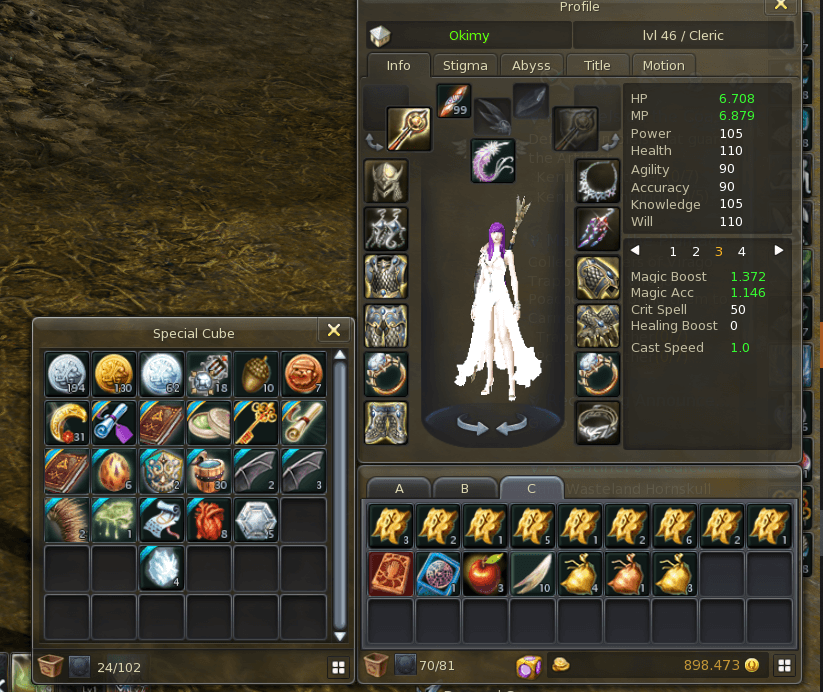Image resolution: width=823 pixels, height=692 pixels.
Task: Select the equipped helmet slot
Action: (x=385, y=180)
